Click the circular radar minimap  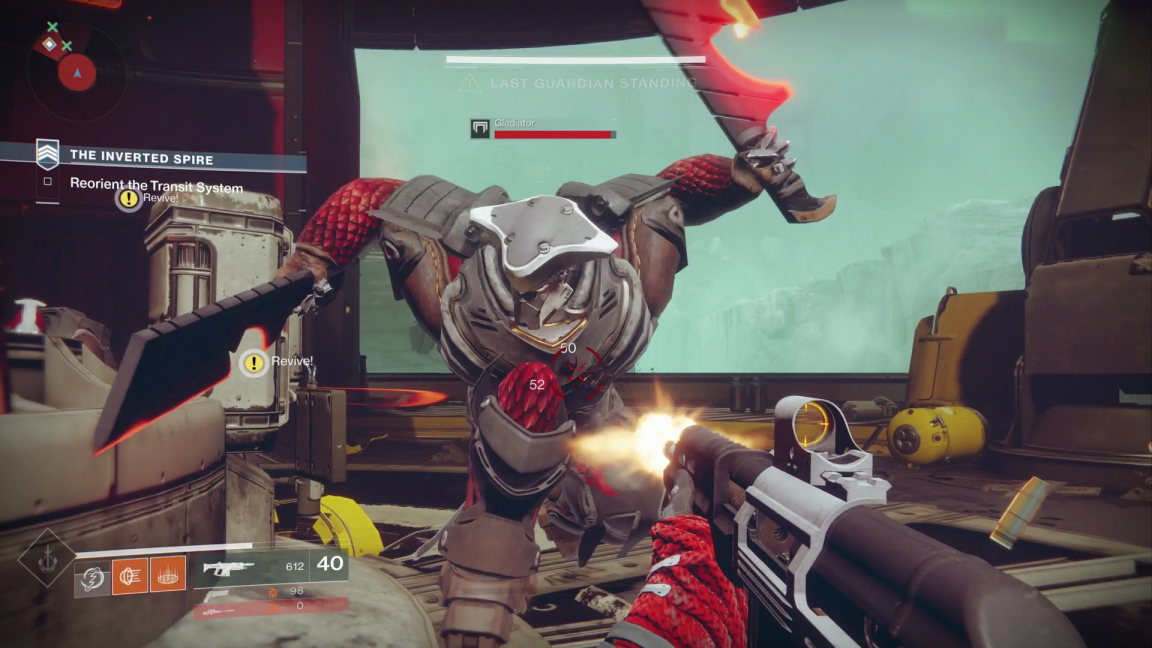coord(75,71)
